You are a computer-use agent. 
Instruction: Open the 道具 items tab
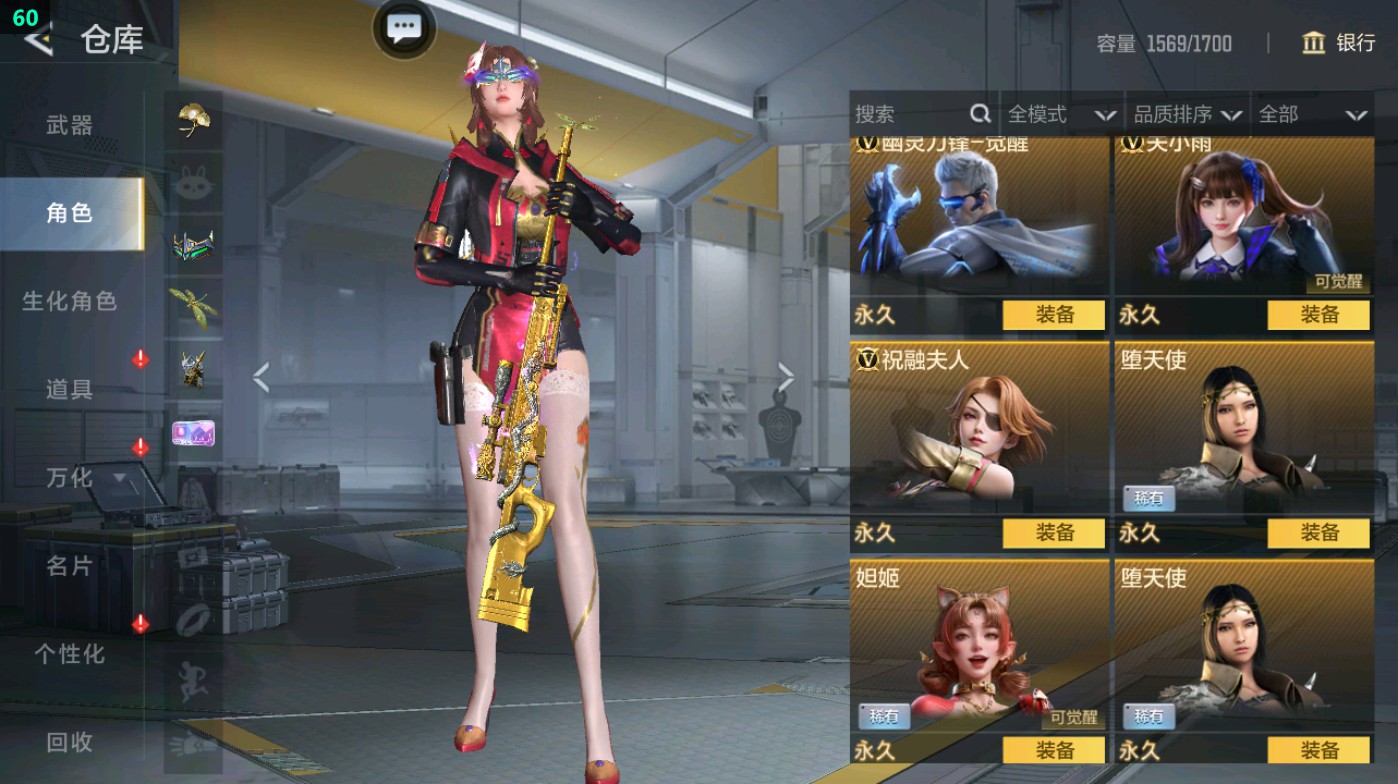[70, 389]
